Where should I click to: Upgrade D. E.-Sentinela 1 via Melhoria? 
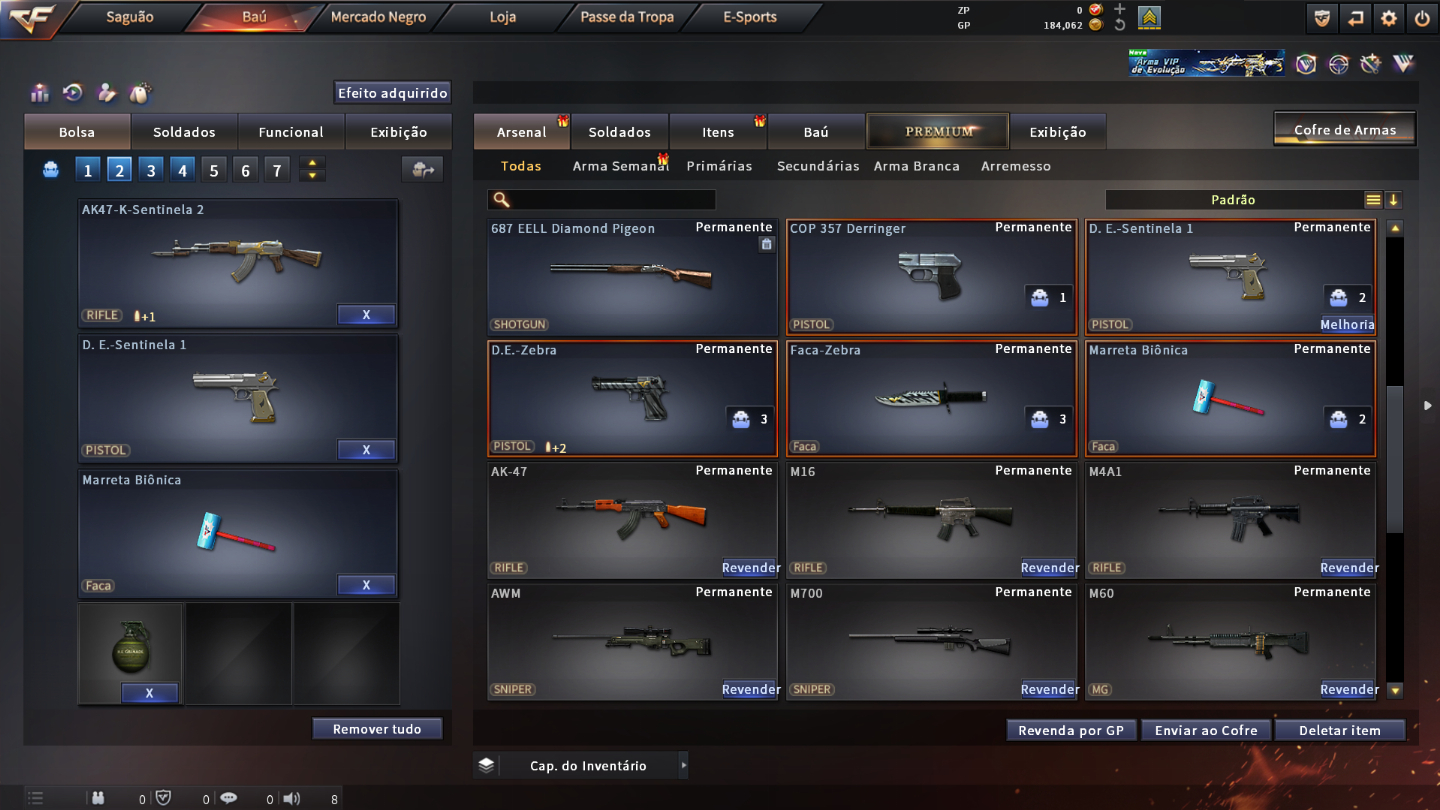(1347, 324)
